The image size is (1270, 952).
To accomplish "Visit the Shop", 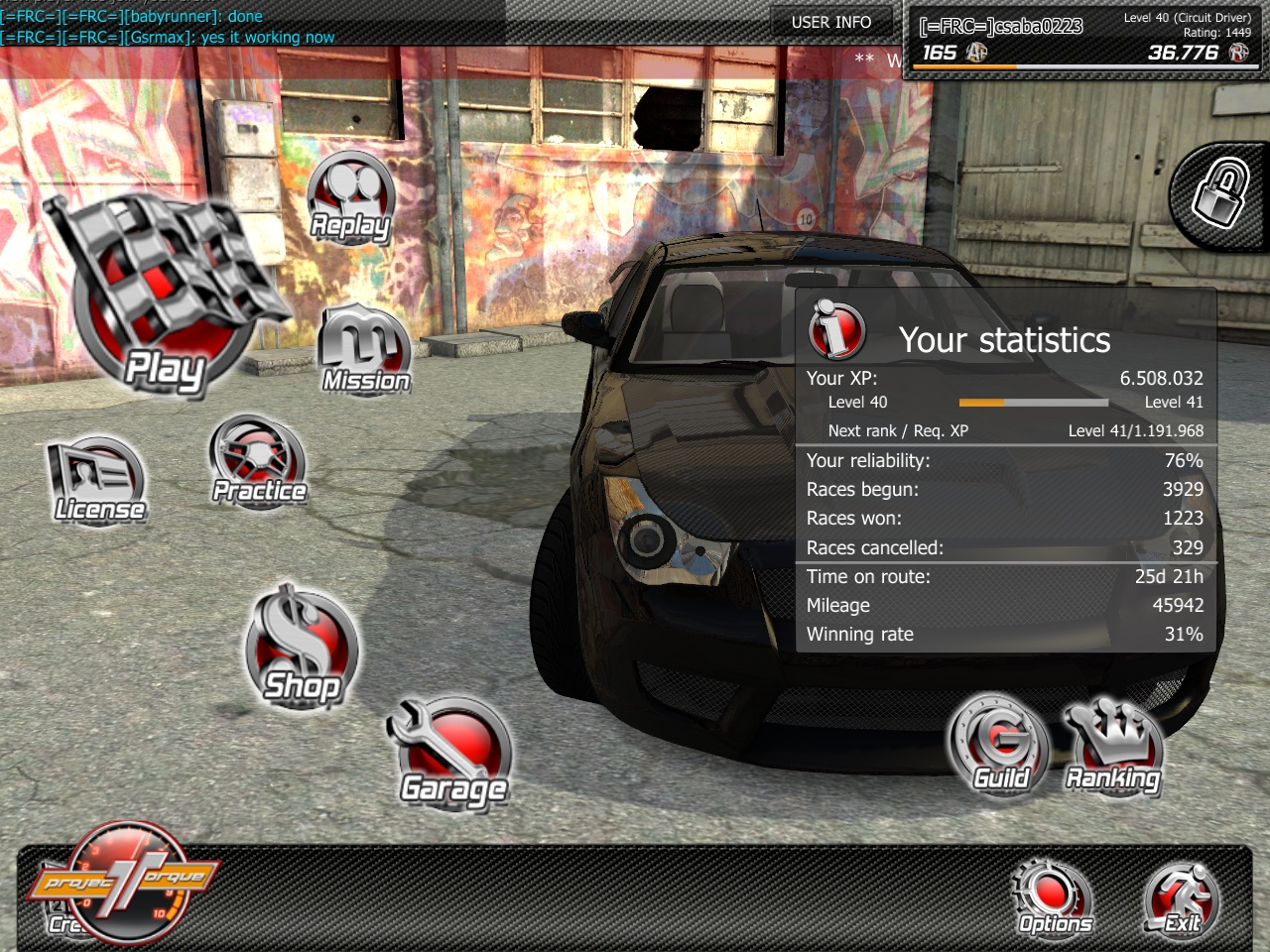I will click(302, 650).
